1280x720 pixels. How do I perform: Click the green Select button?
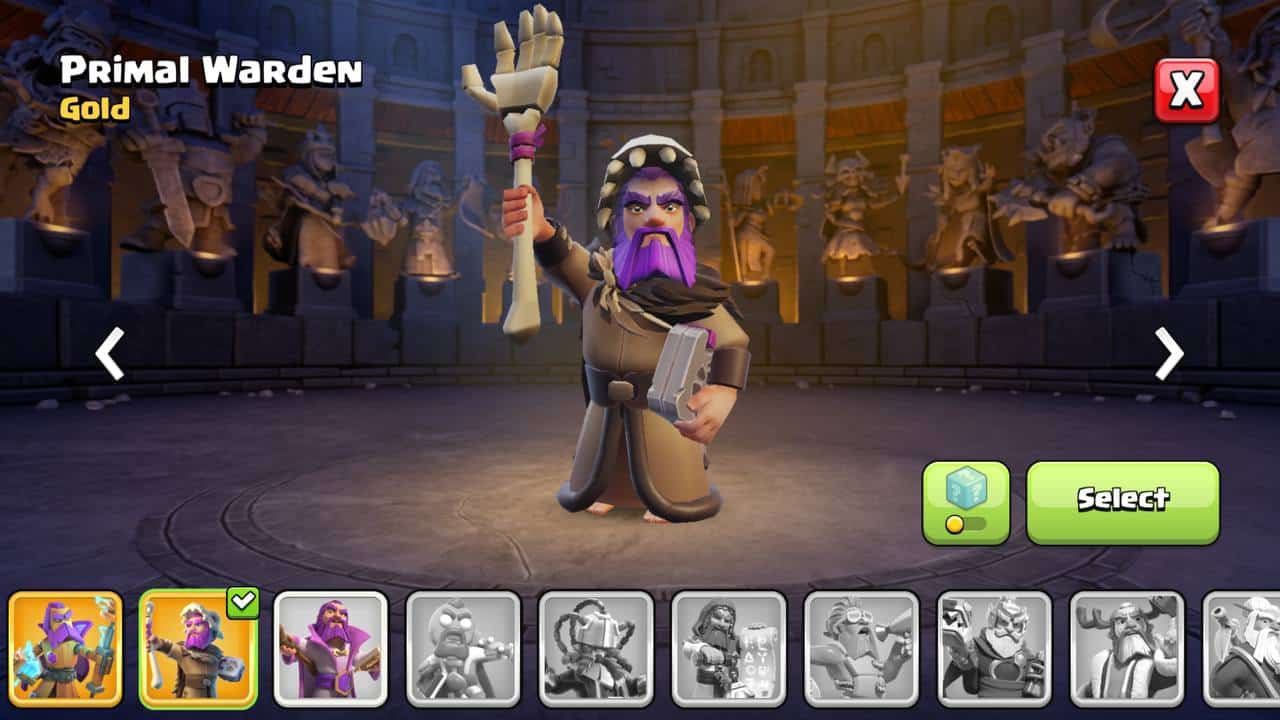click(x=1122, y=502)
